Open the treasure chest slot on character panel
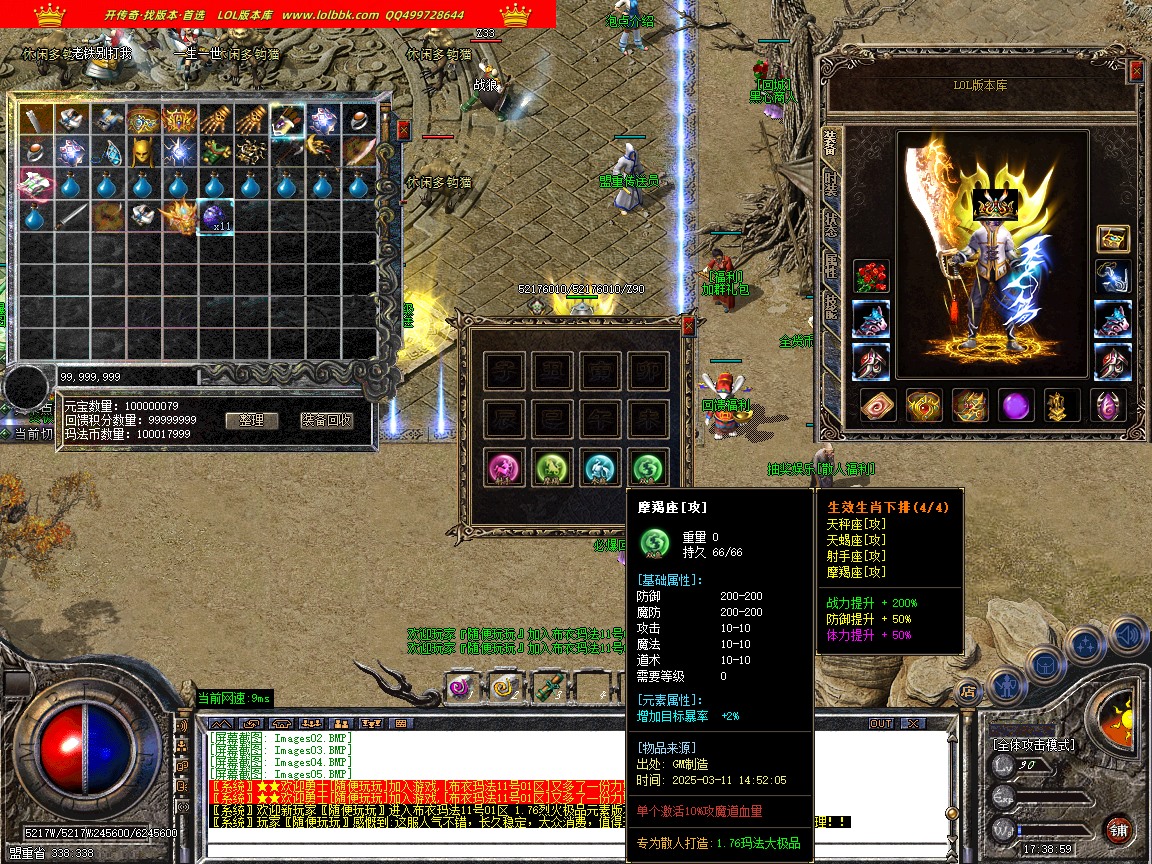1152x864 pixels. click(1113, 237)
